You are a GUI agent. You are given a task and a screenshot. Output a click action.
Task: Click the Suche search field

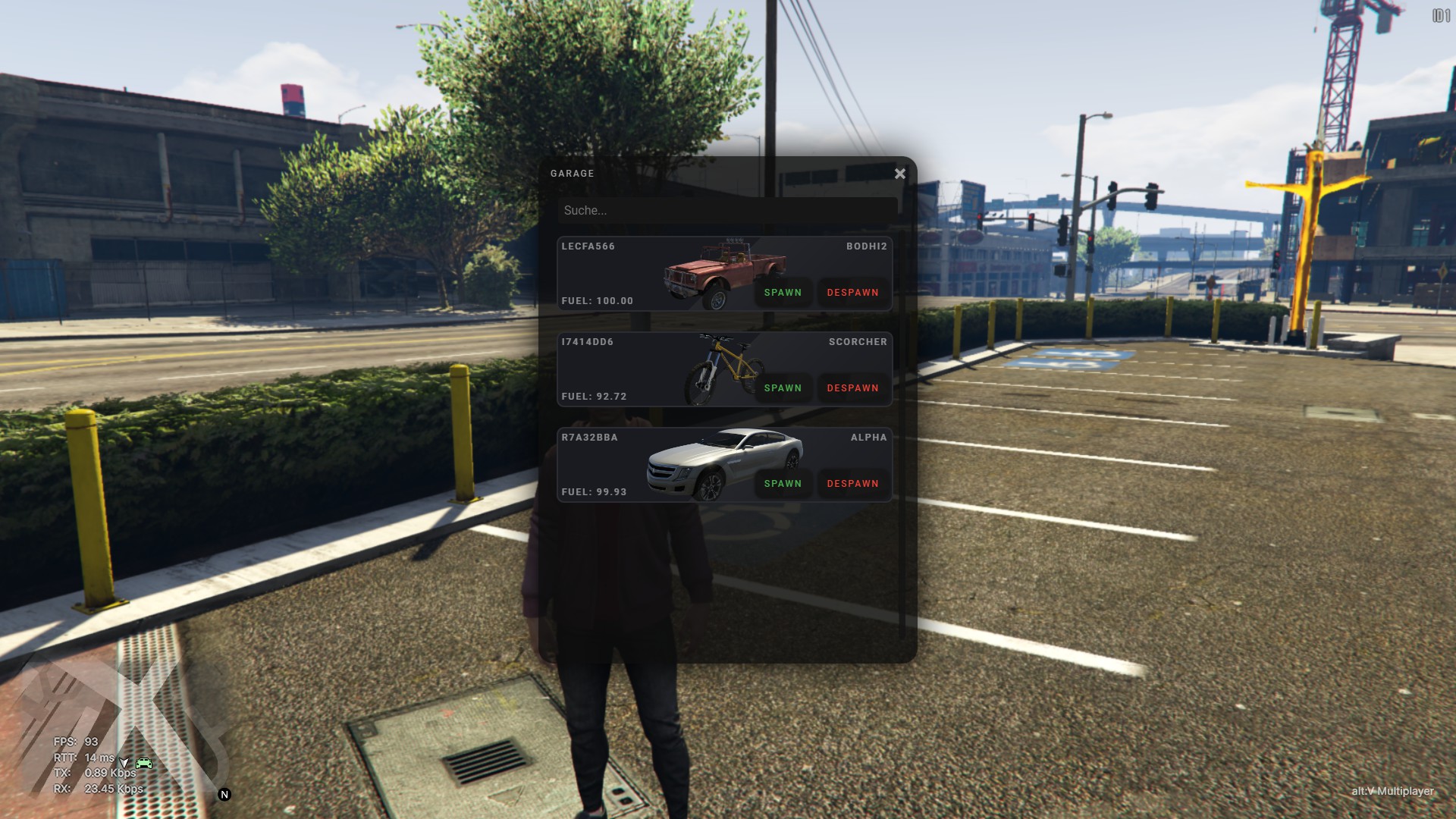[x=726, y=211]
